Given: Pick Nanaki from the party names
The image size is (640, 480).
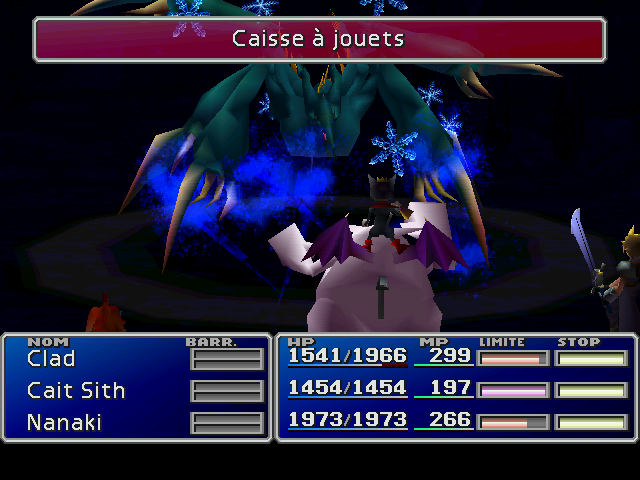Looking at the screenshot, I should [x=64, y=423].
